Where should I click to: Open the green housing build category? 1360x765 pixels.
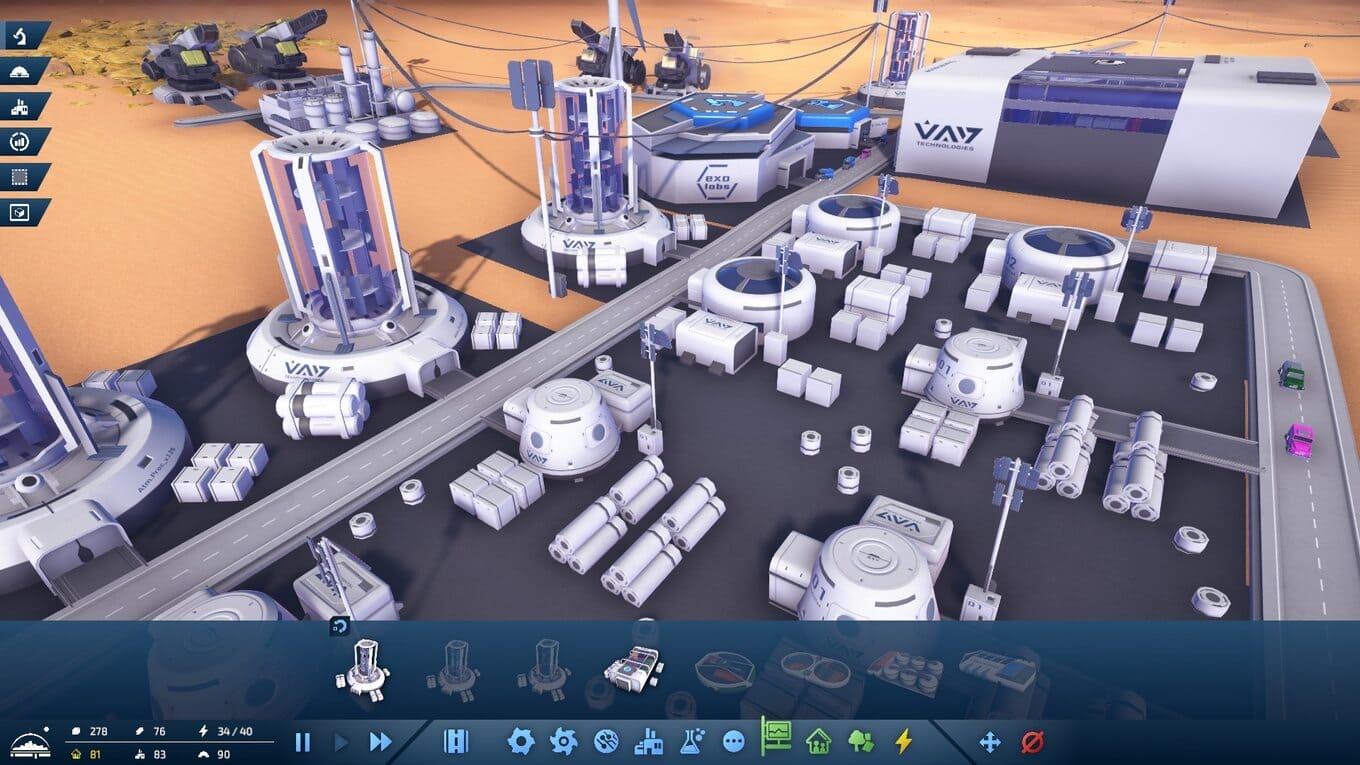click(x=818, y=741)
